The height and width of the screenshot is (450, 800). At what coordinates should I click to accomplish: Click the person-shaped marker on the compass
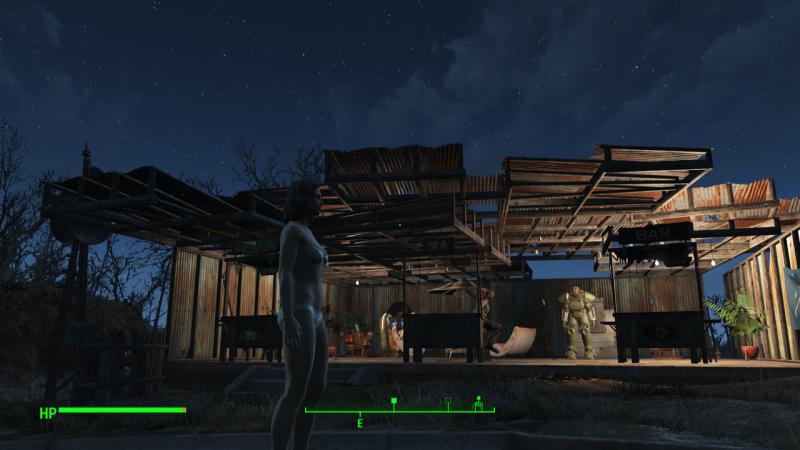click(x=478, y=403)
